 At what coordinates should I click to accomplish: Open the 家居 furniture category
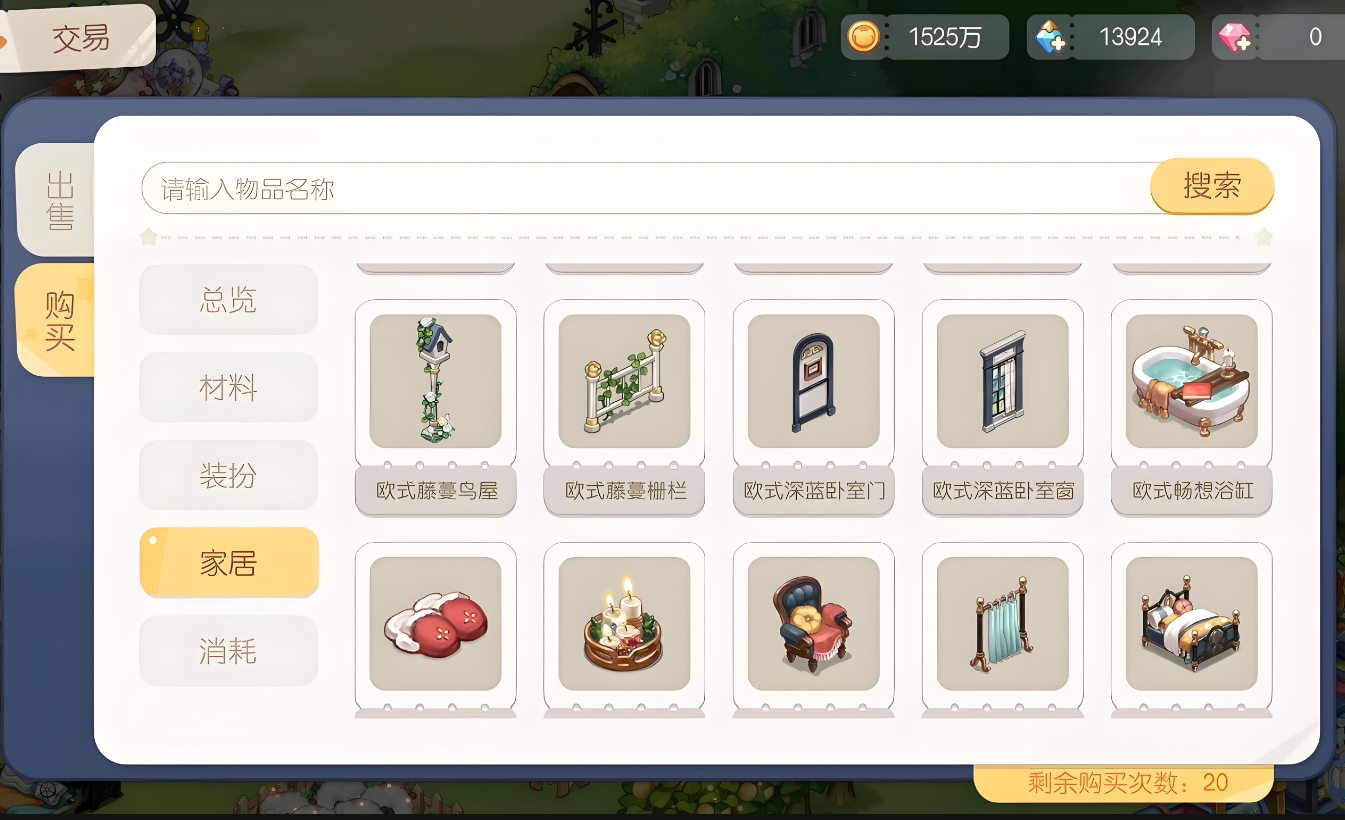[x=228, y=562]
